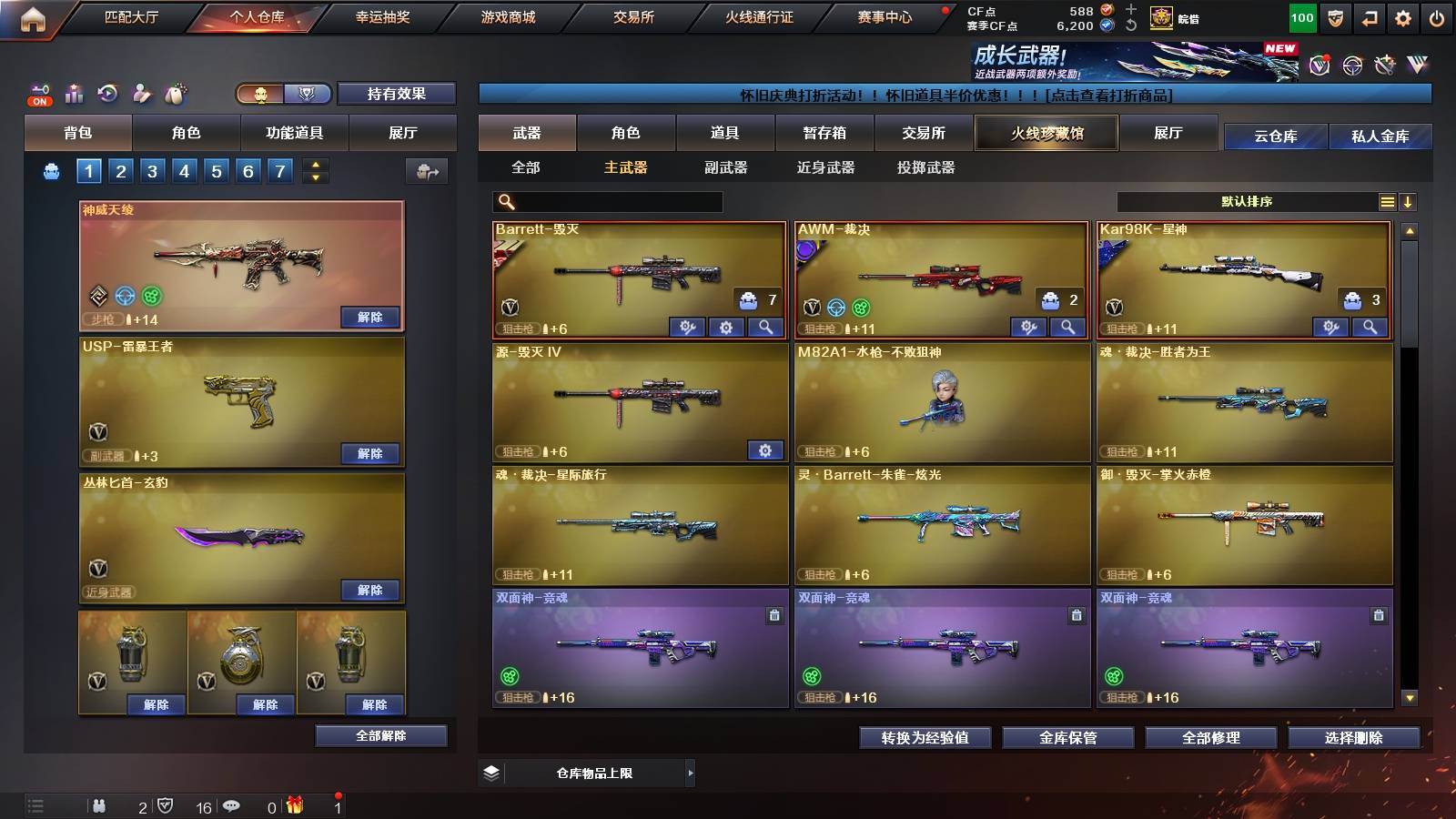This screenshot has height=819, width=1456.
Task: Expand the 仓库物品上限 arrow at the bottom
Action: pos(690,773)
